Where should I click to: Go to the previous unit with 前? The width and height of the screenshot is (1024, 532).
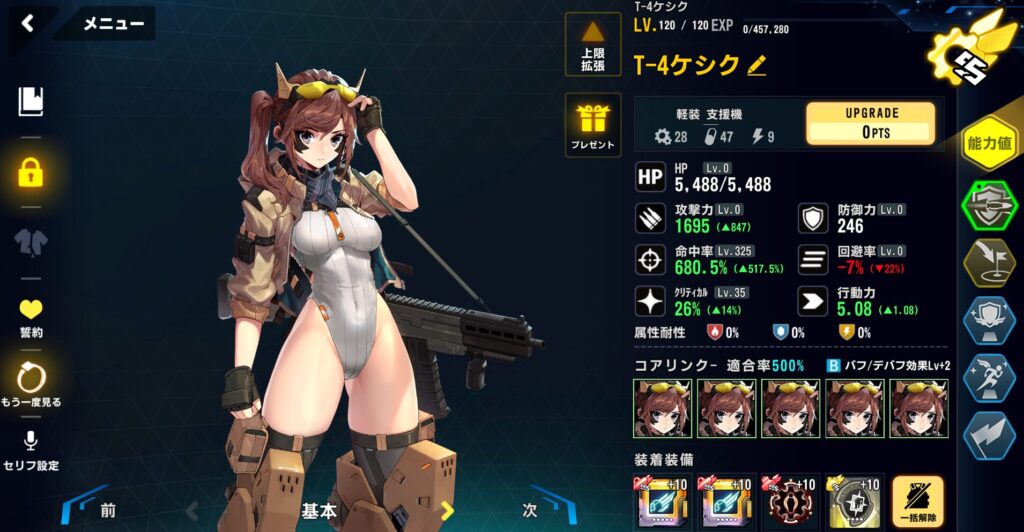pos(105,509)
